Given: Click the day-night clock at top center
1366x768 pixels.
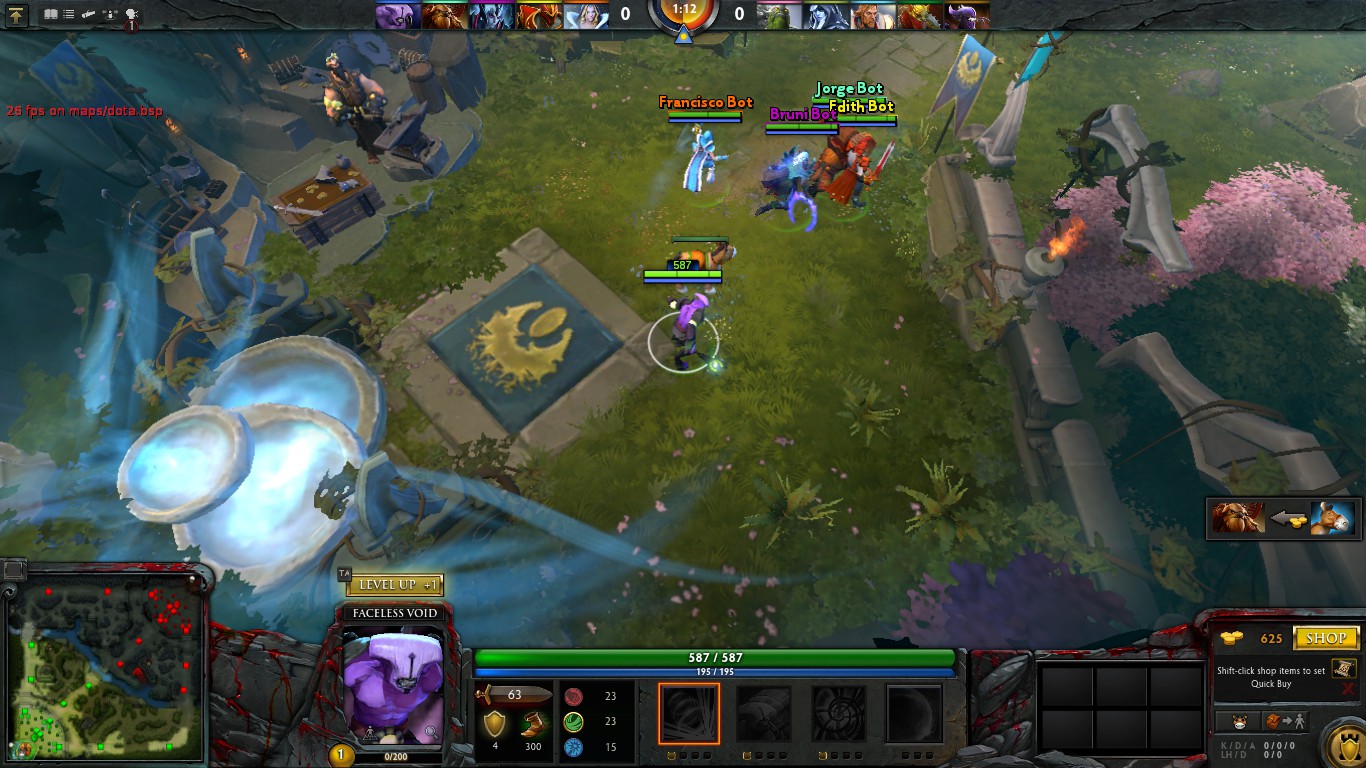Looking at the screenshot, I should (x=683, y=14).
